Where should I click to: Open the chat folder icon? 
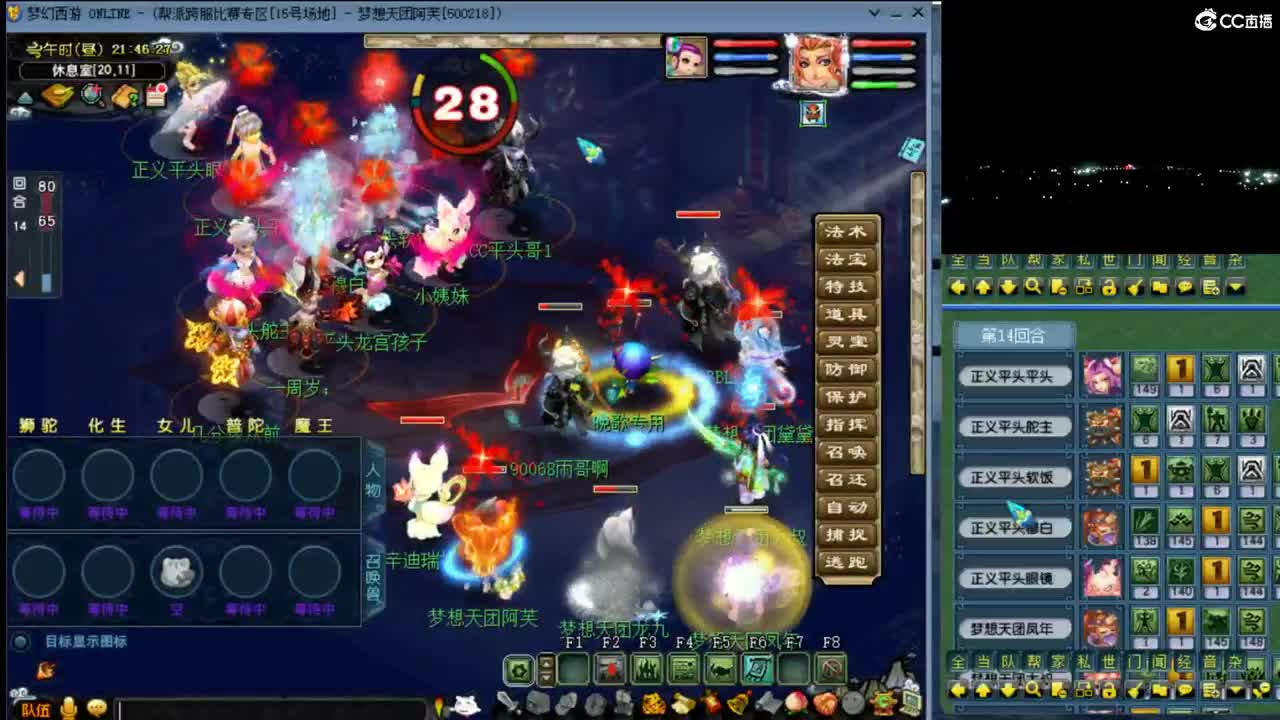pyautogui.click(x=1161, y=287)
